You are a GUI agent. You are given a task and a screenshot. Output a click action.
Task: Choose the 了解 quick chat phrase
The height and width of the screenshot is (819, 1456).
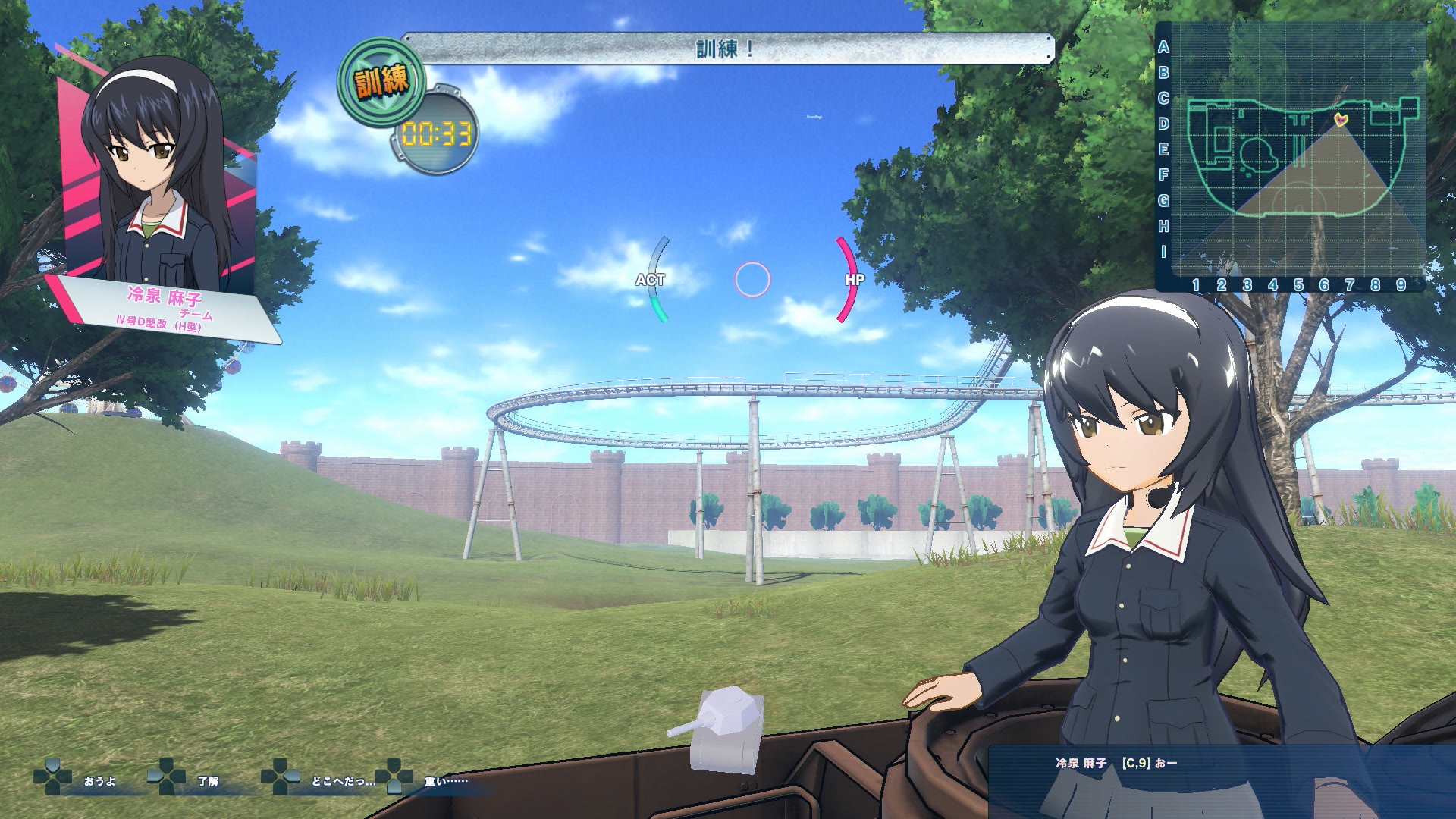point(208,781)
